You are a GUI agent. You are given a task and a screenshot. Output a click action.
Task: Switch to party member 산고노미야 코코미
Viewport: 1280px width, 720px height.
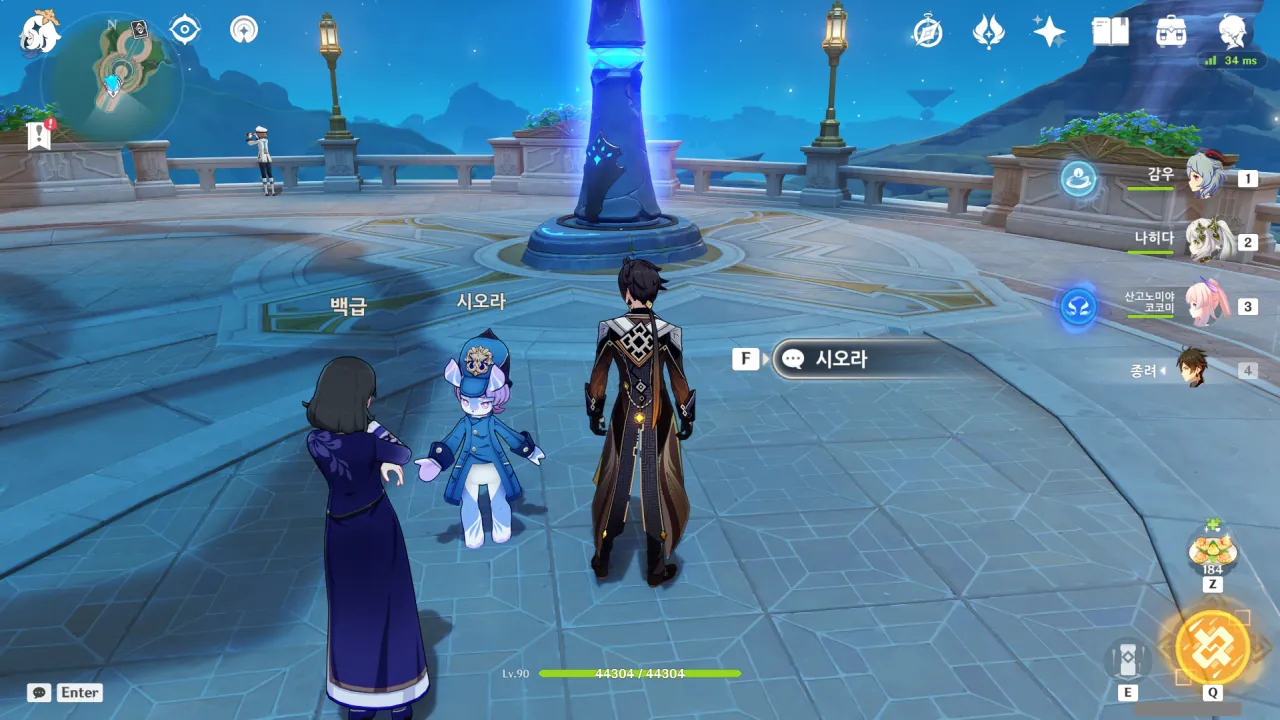click(x=1205, y=304)
